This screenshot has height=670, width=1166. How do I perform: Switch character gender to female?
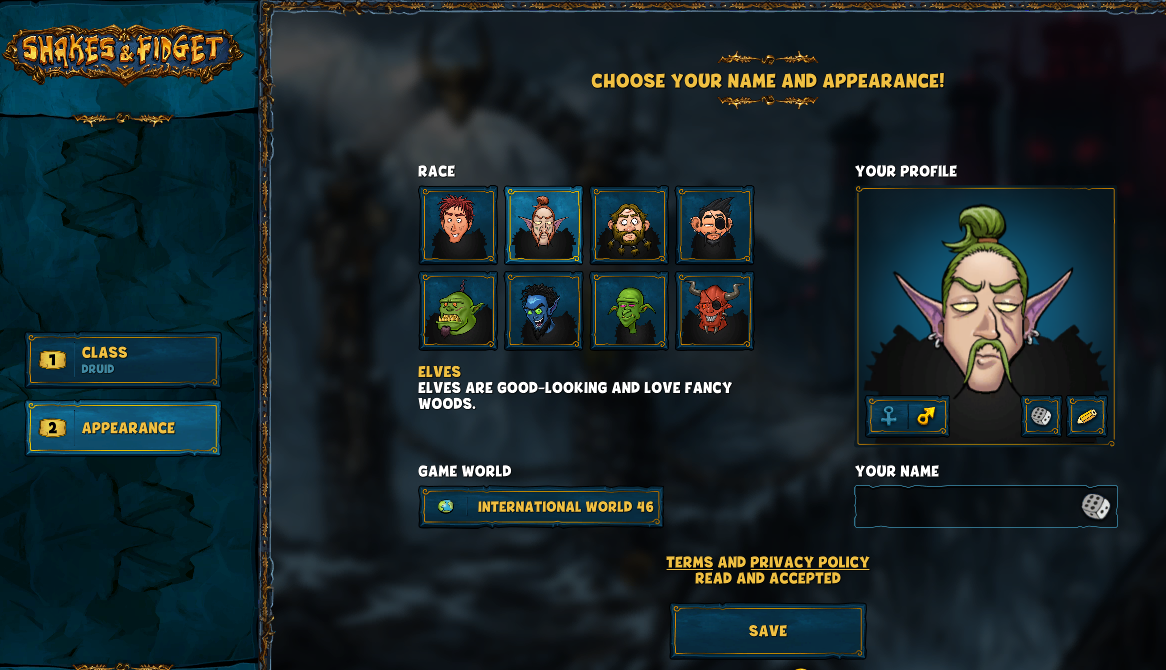(x=888, y=415)
